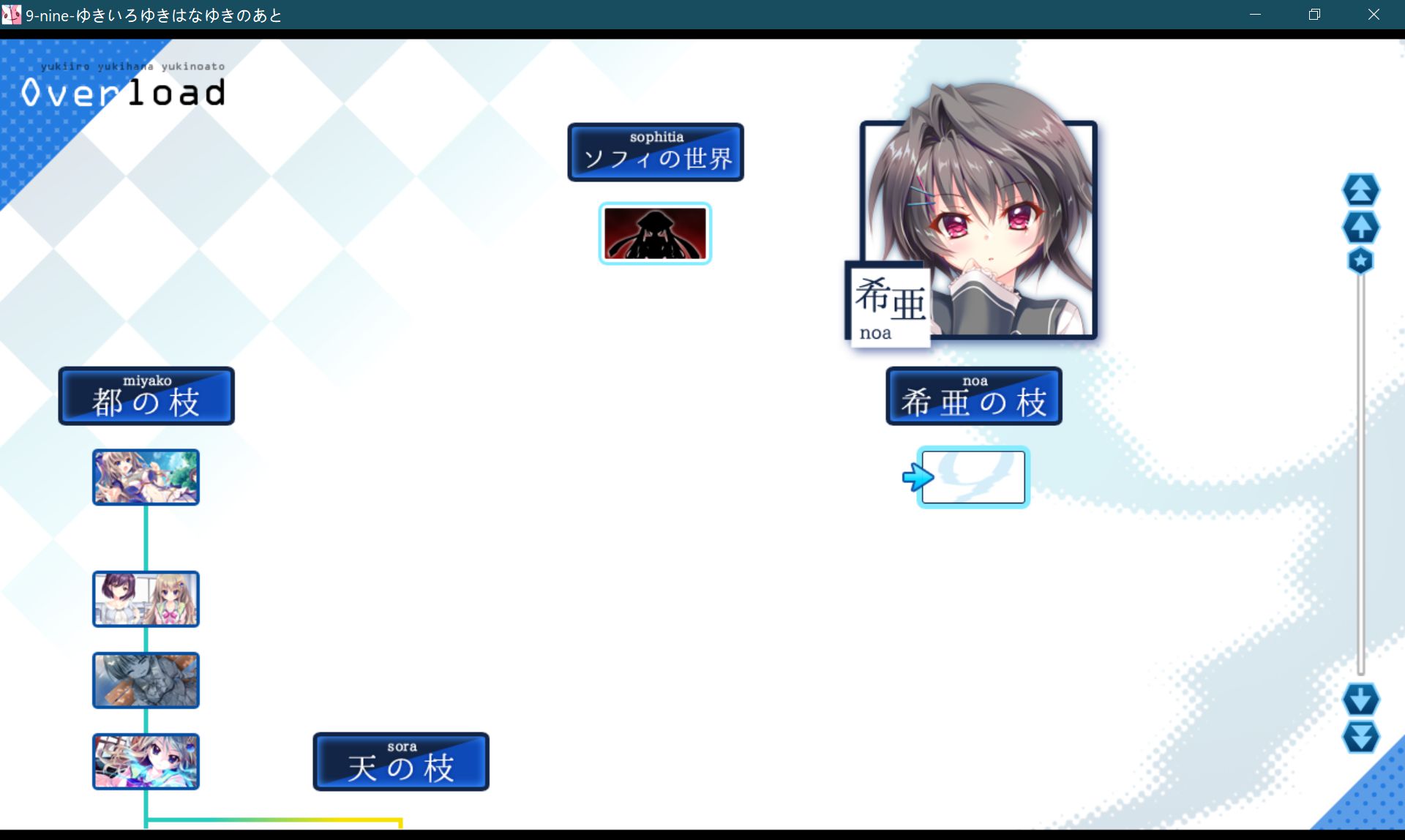The width and height of the screenshot is (1405, 840).
Task: Open the sophitia branch ソフィの世界
Action: 655,152
